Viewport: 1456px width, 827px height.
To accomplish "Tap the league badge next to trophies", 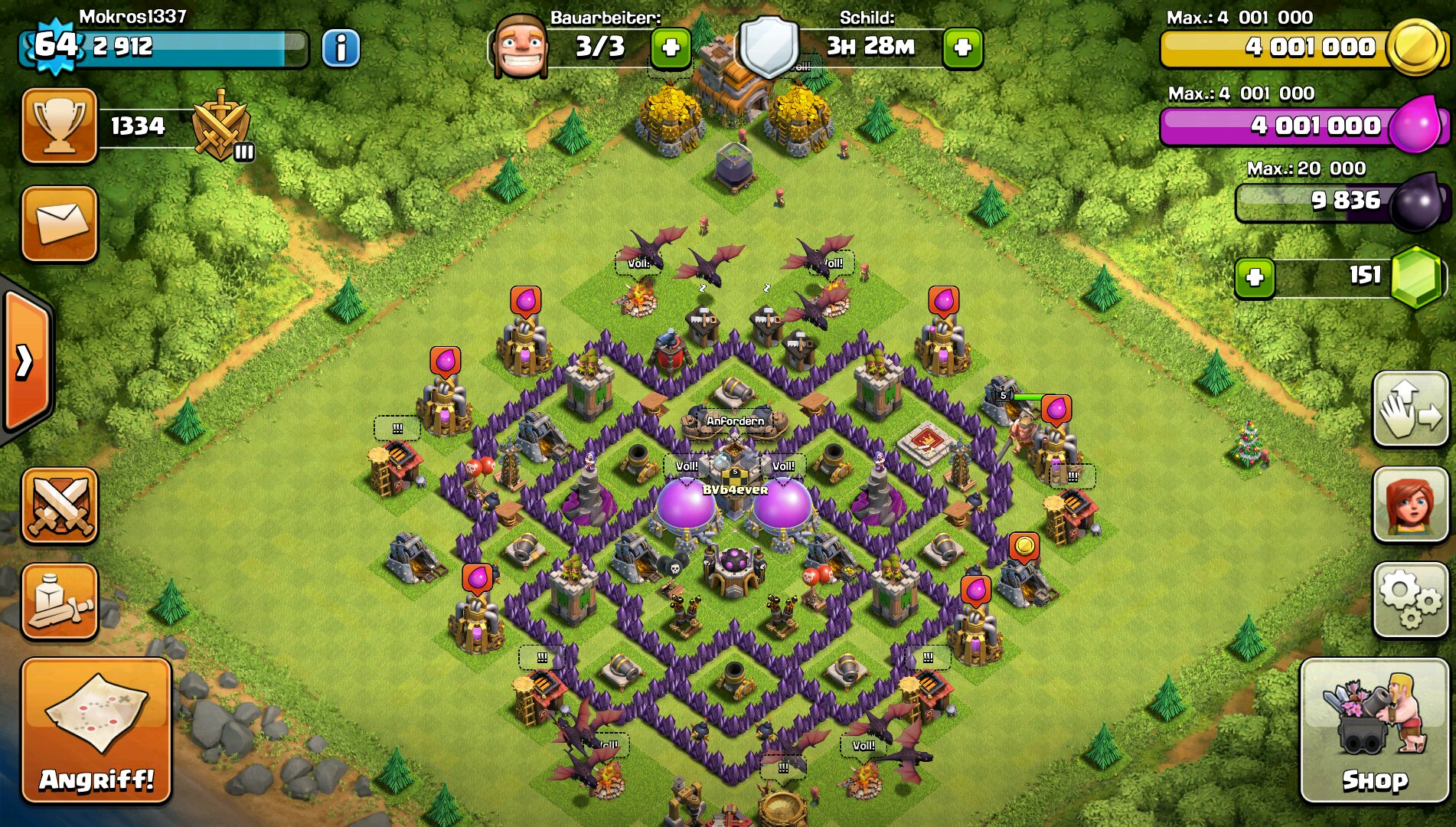I will point(221,126).
